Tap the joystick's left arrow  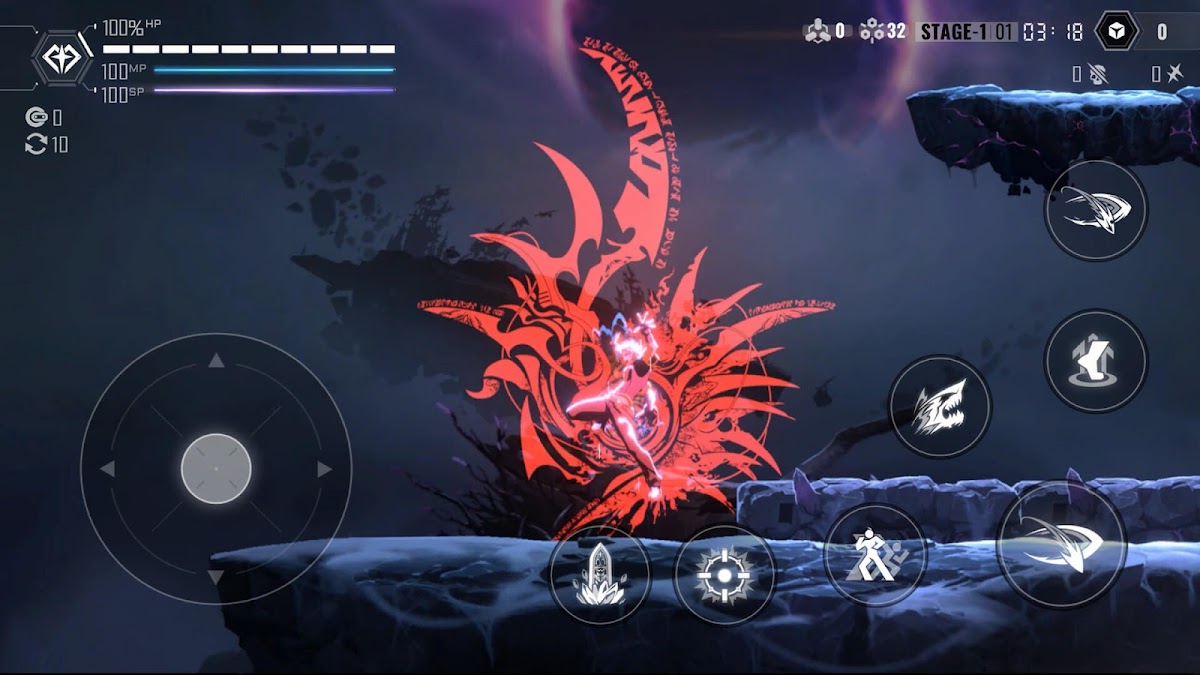point(107,469)
